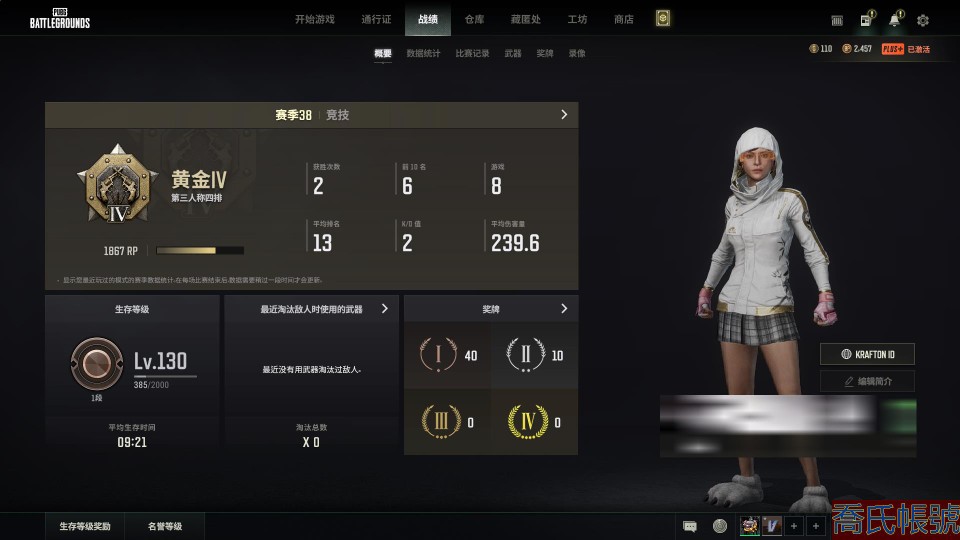
Task: Check the notifications bell icon
Action: [894, 20]
